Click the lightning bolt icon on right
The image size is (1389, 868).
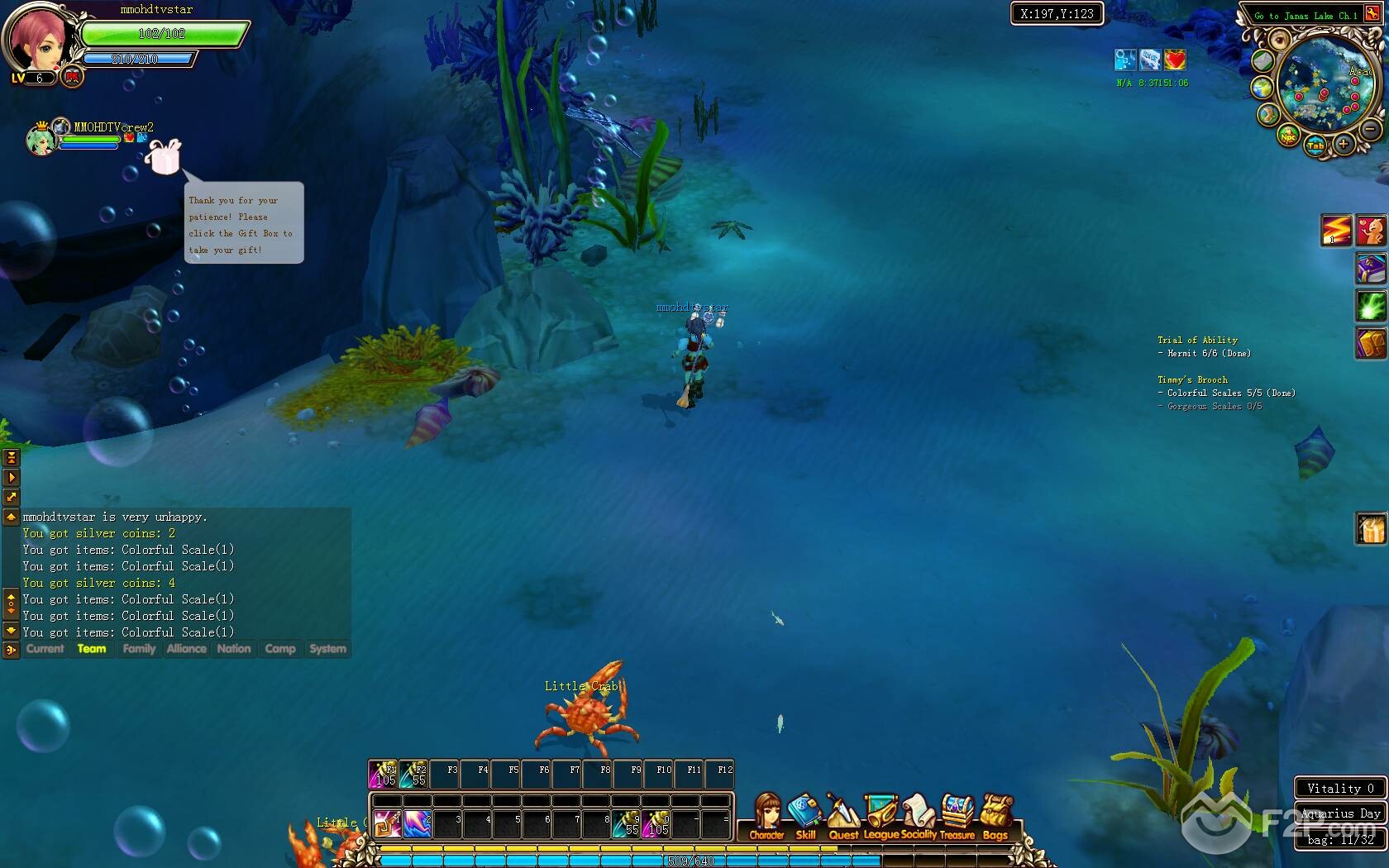tap(1336, 231)
